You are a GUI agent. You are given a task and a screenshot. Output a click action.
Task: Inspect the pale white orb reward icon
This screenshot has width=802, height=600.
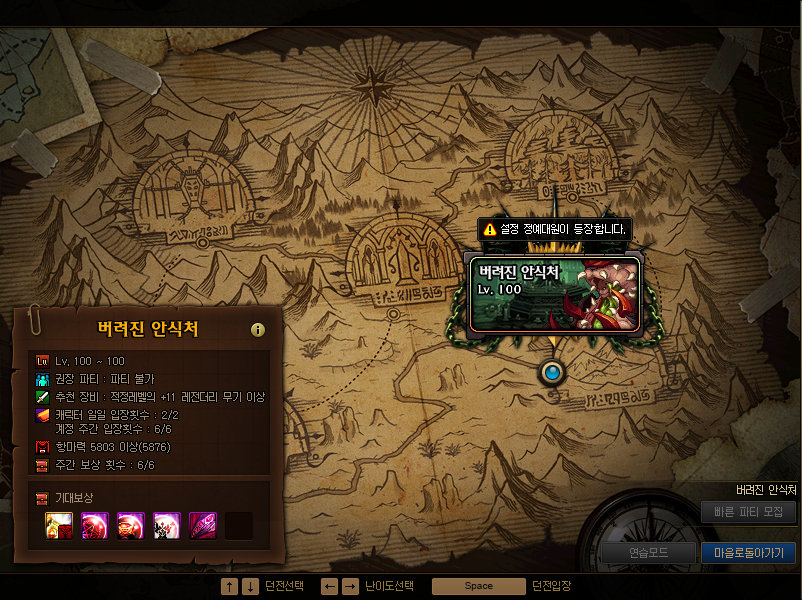(167, 525)
